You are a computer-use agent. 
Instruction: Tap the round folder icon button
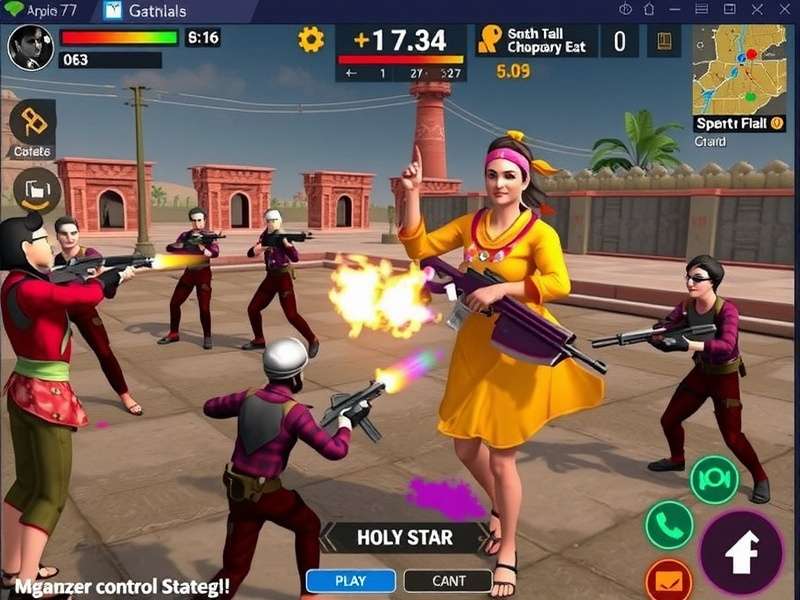point(38,190)
